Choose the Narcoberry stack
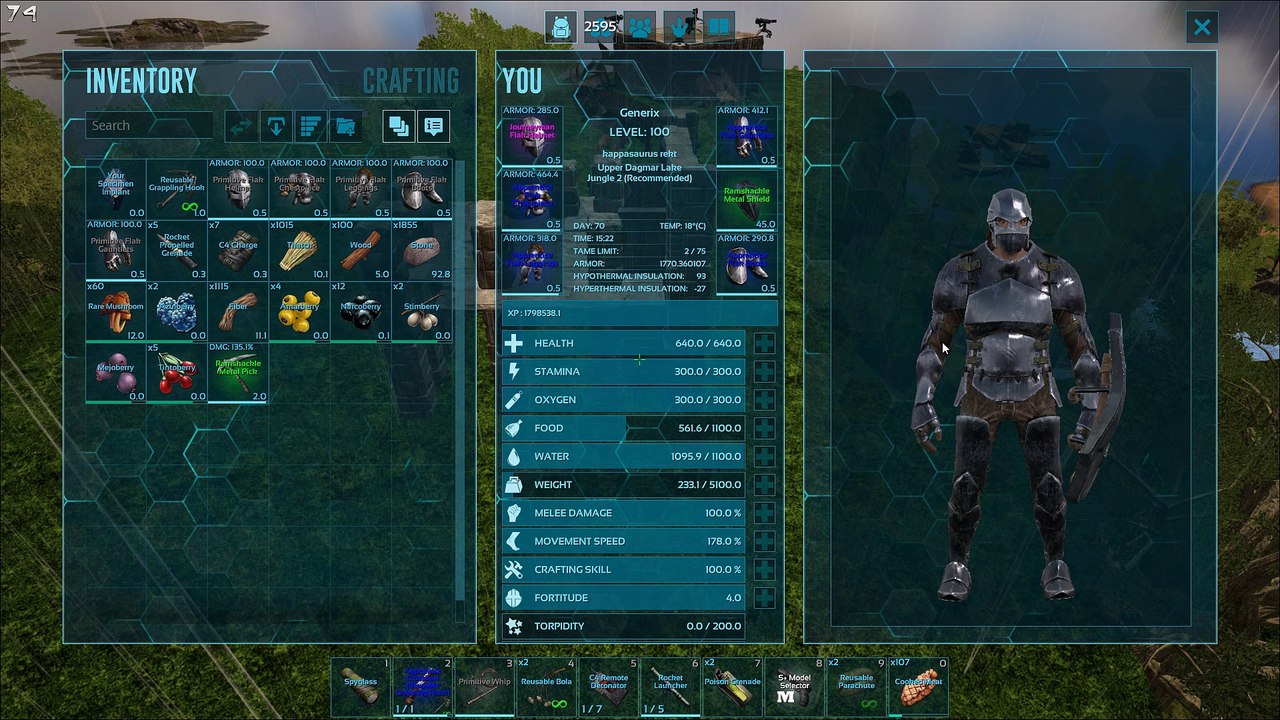This screenshot has width=1280, height=720. click(360, 312)
